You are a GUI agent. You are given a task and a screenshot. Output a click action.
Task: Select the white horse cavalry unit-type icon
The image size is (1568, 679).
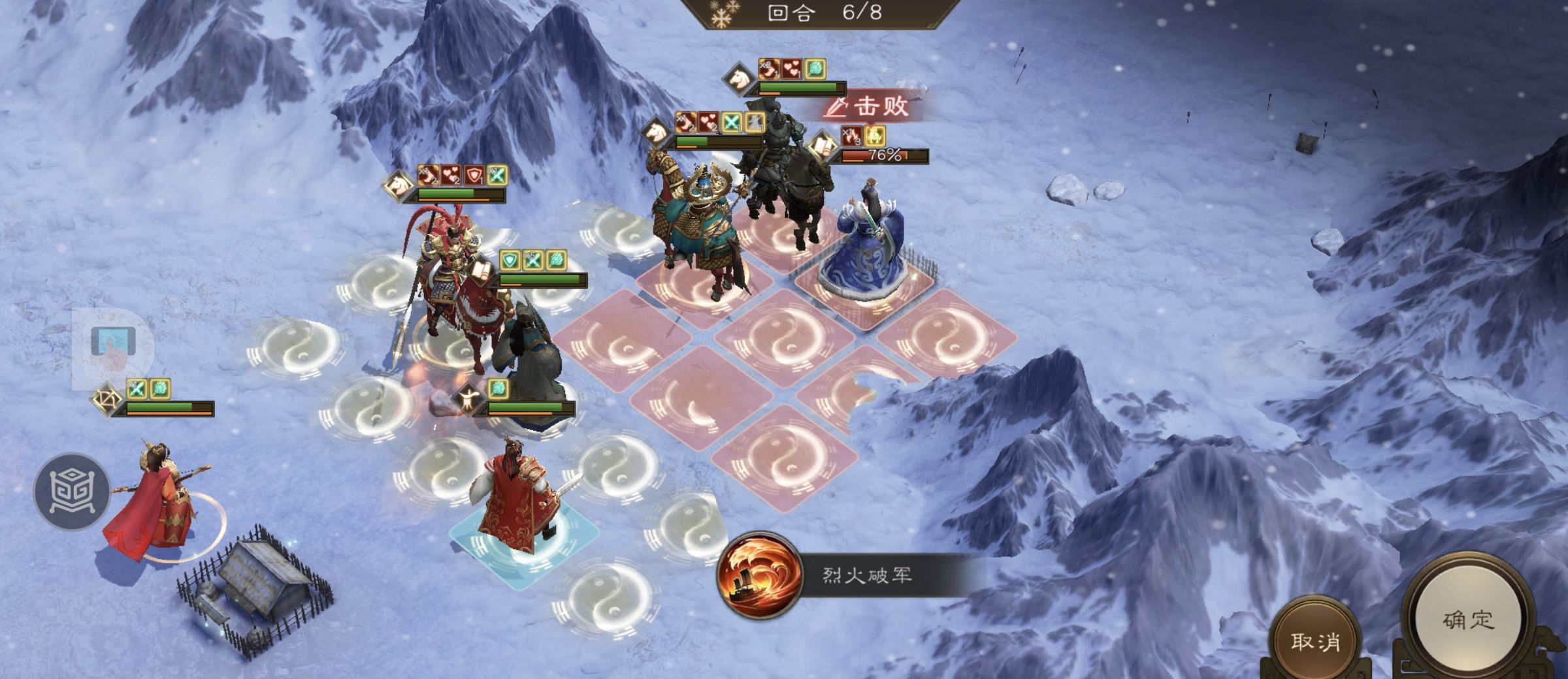(x=738, y=80)
